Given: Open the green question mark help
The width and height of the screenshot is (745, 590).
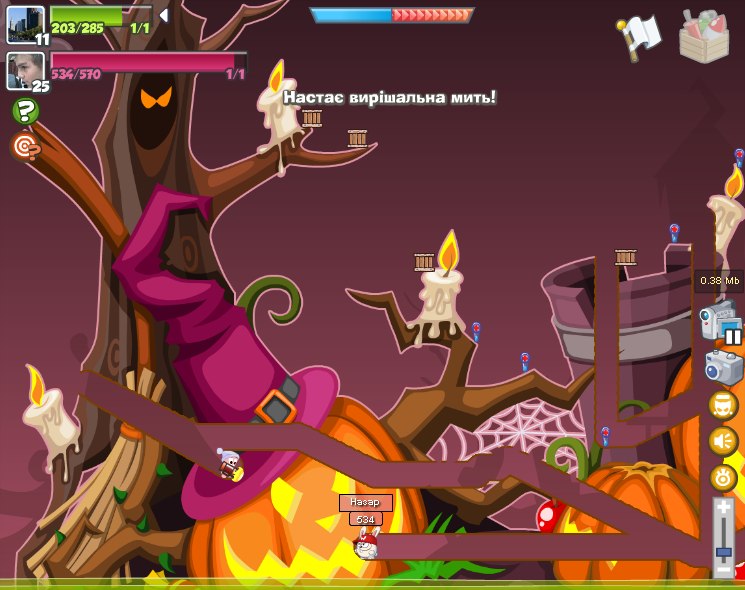Looking at the screenshot, I should [25, 111].
